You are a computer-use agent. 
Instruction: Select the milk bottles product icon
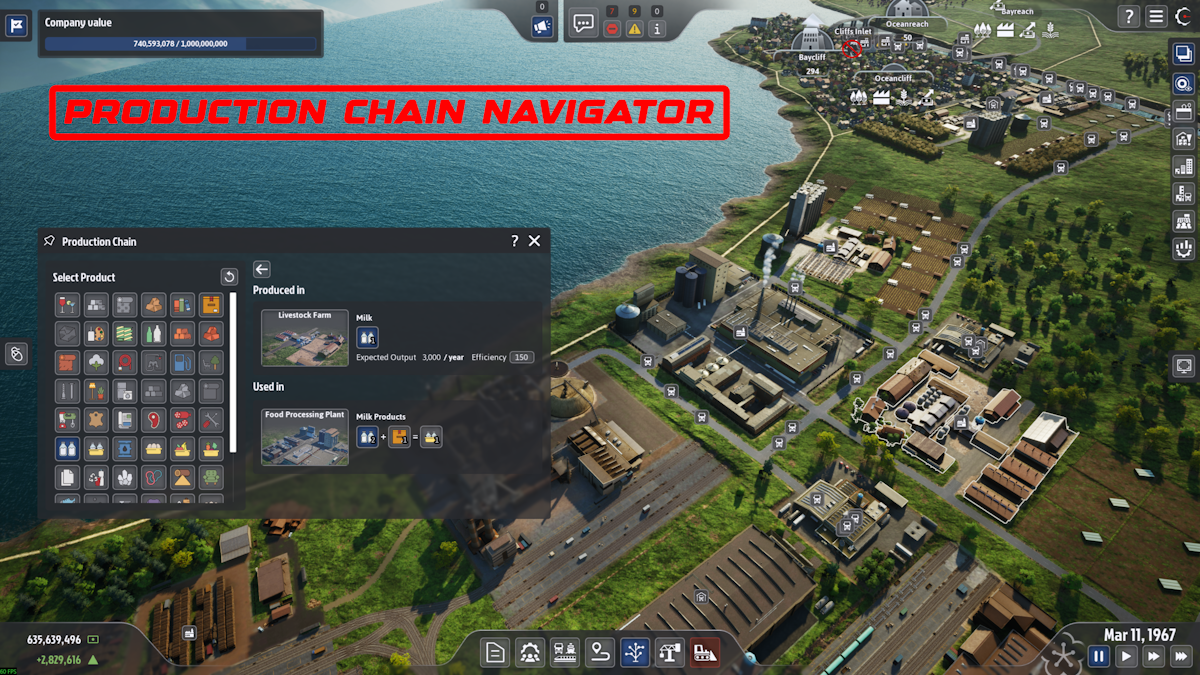pyautogui.click(x=68, y=448)
